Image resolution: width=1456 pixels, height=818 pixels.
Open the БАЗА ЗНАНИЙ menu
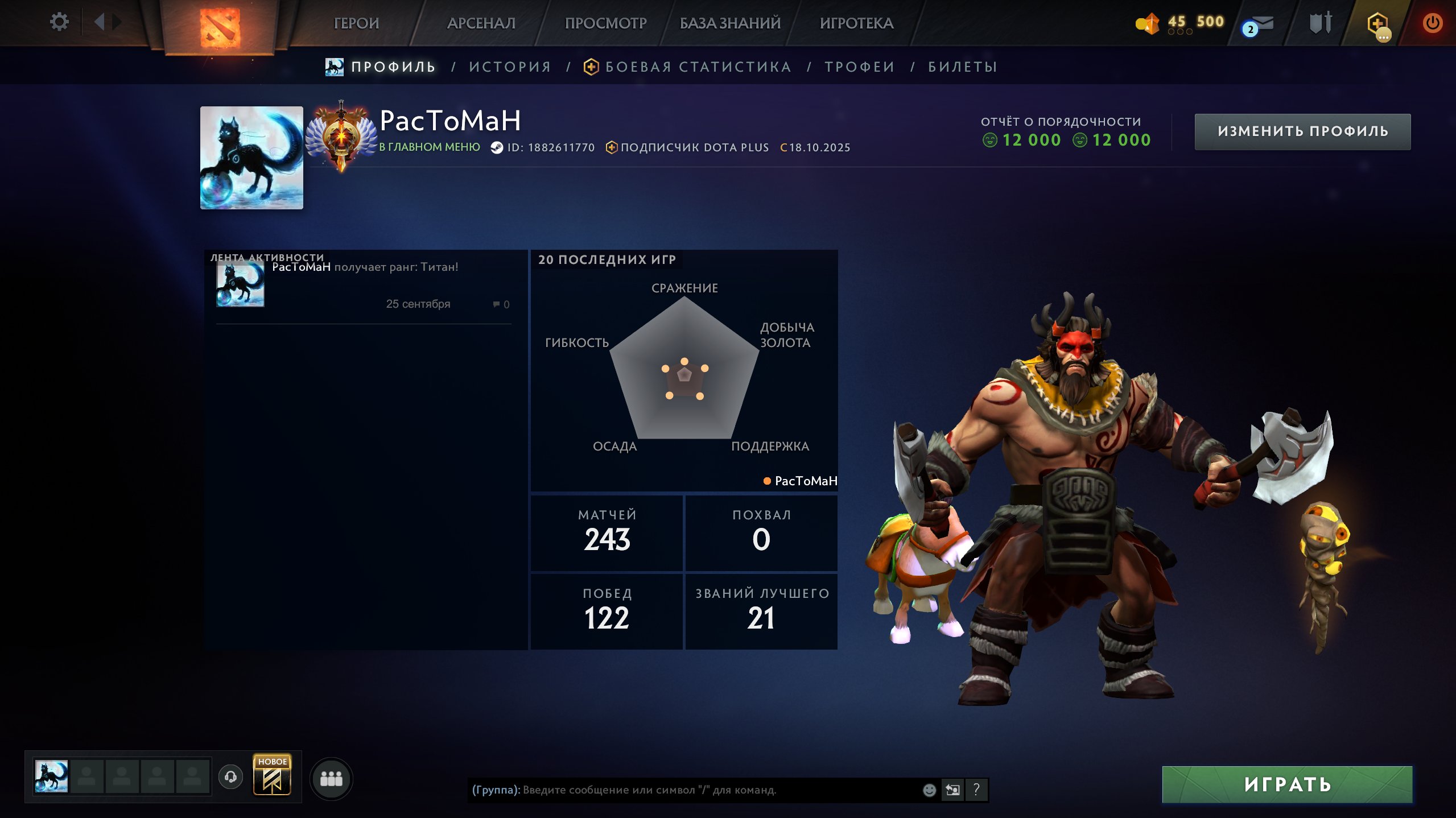[x=730, y=23]
